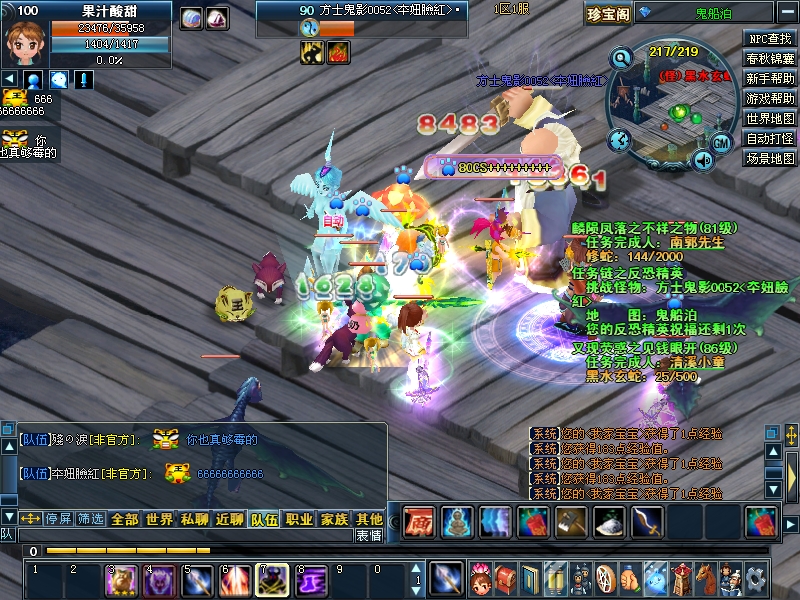Click the minimap magnifier search icon
This screenshot has height=600, width=800.
click(x=622, y=58)
